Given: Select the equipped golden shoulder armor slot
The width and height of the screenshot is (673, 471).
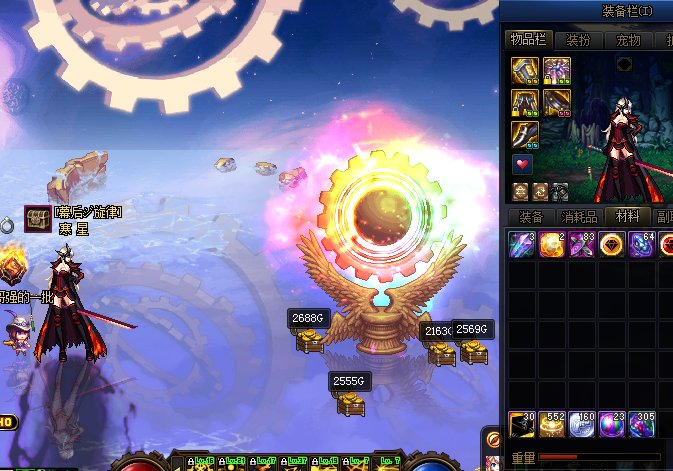Looking at the screenshot, I should [x=526, y=70].
